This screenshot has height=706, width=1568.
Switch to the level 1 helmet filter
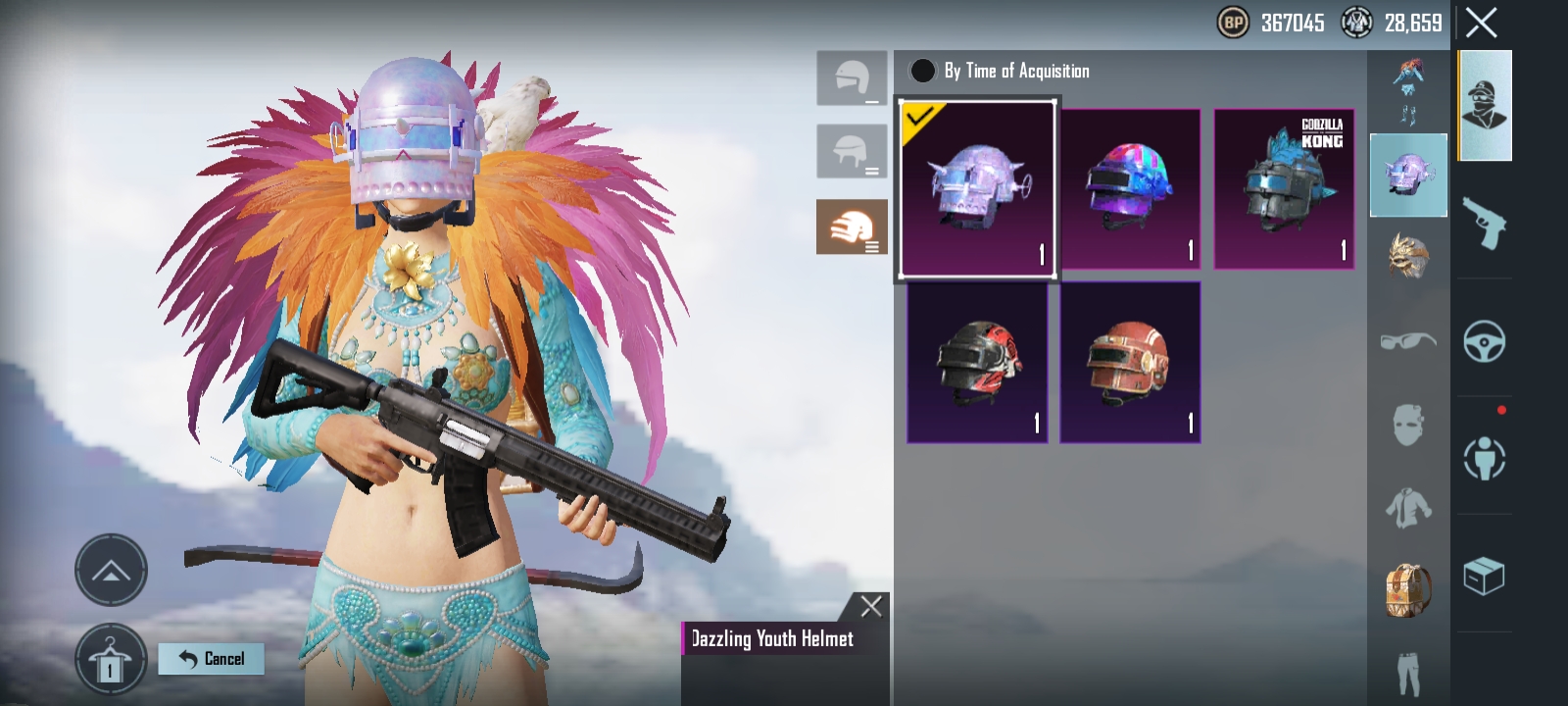tap(852, 78)
